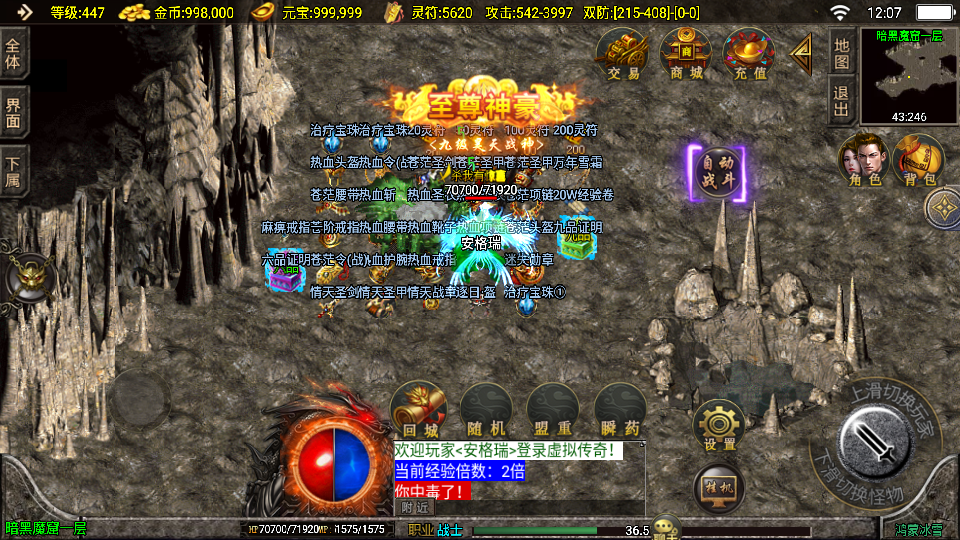
Task: Tap the 充值 recharge gold ingot icon
Action: tap(749, 54)
